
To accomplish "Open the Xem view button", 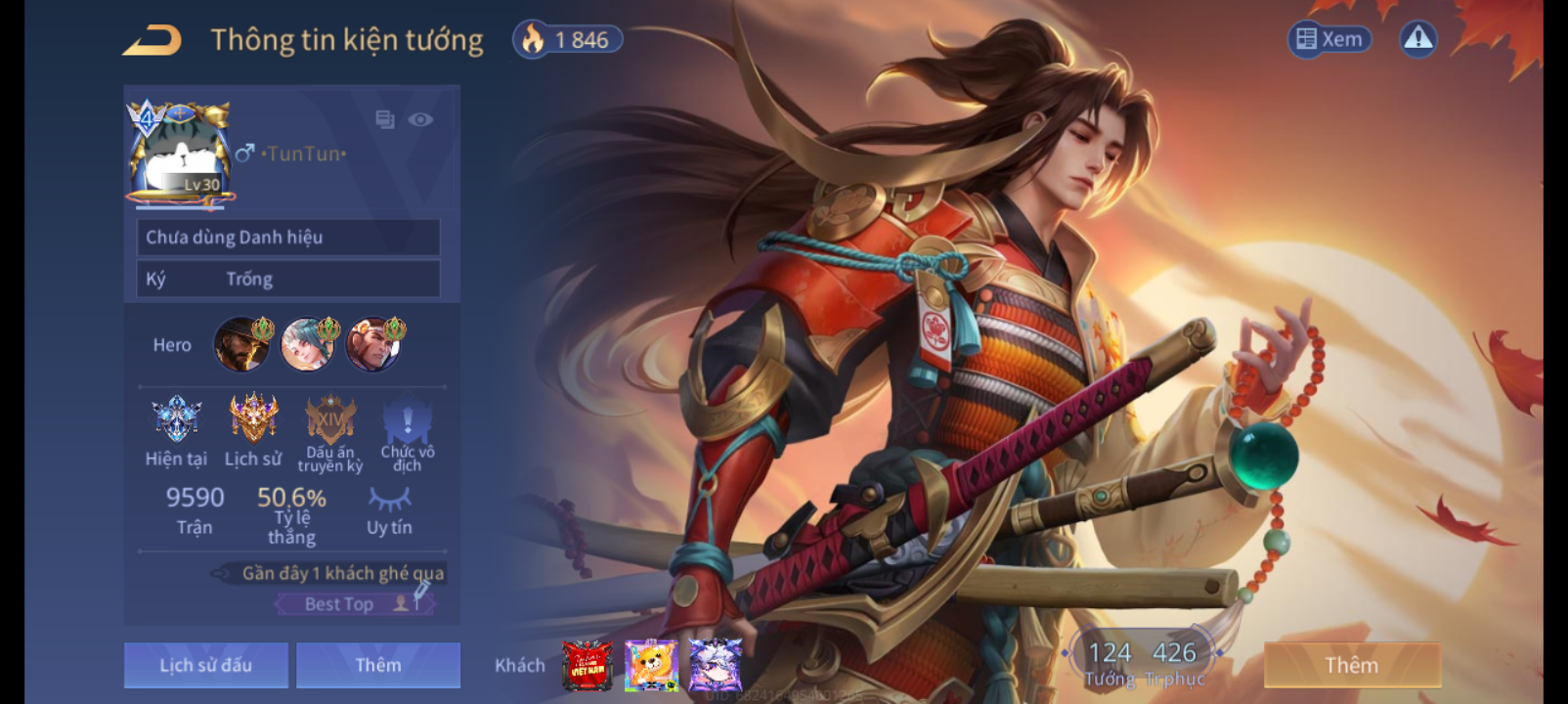I will 1329,39.
